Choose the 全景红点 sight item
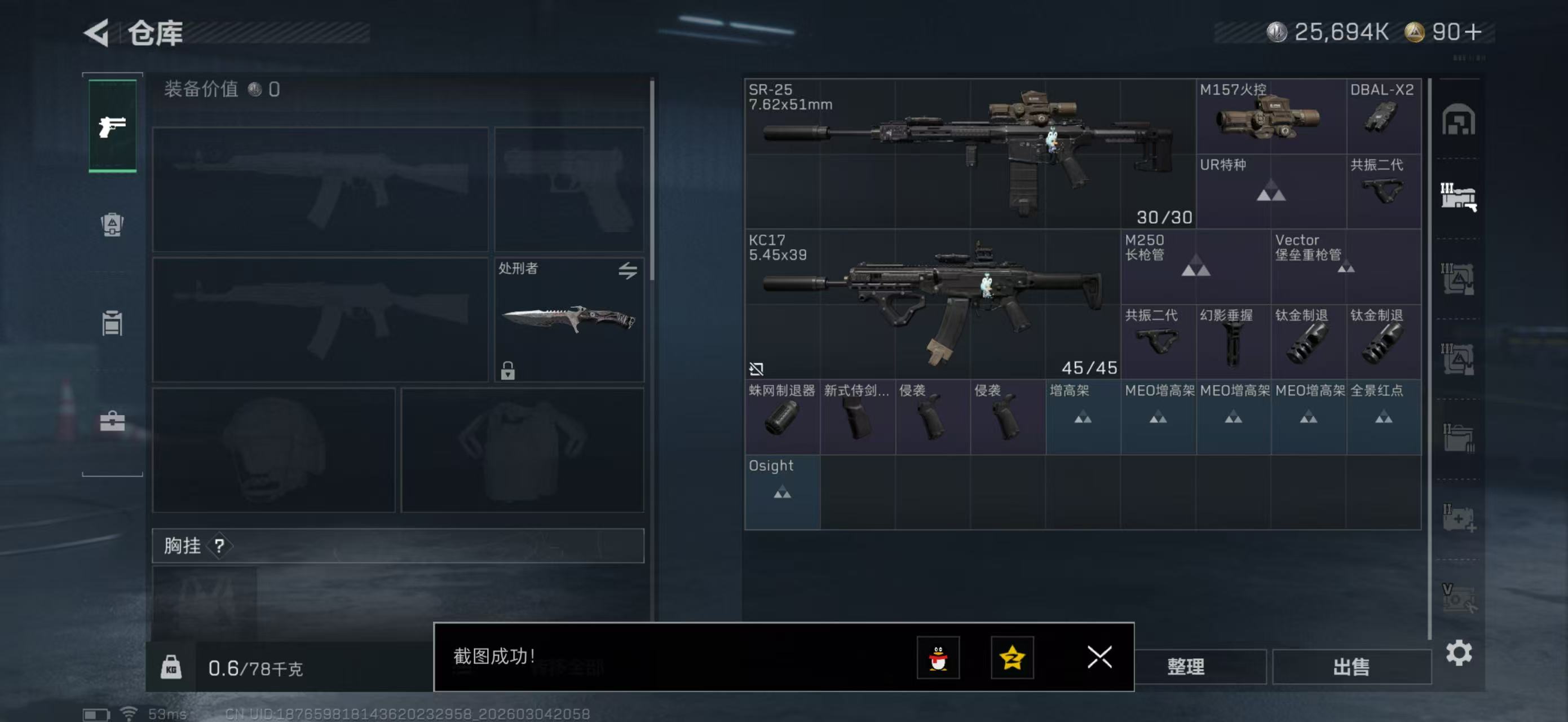Image resolution: width=1568 pixels, height=722 pixels. [x=1383, y=417]
